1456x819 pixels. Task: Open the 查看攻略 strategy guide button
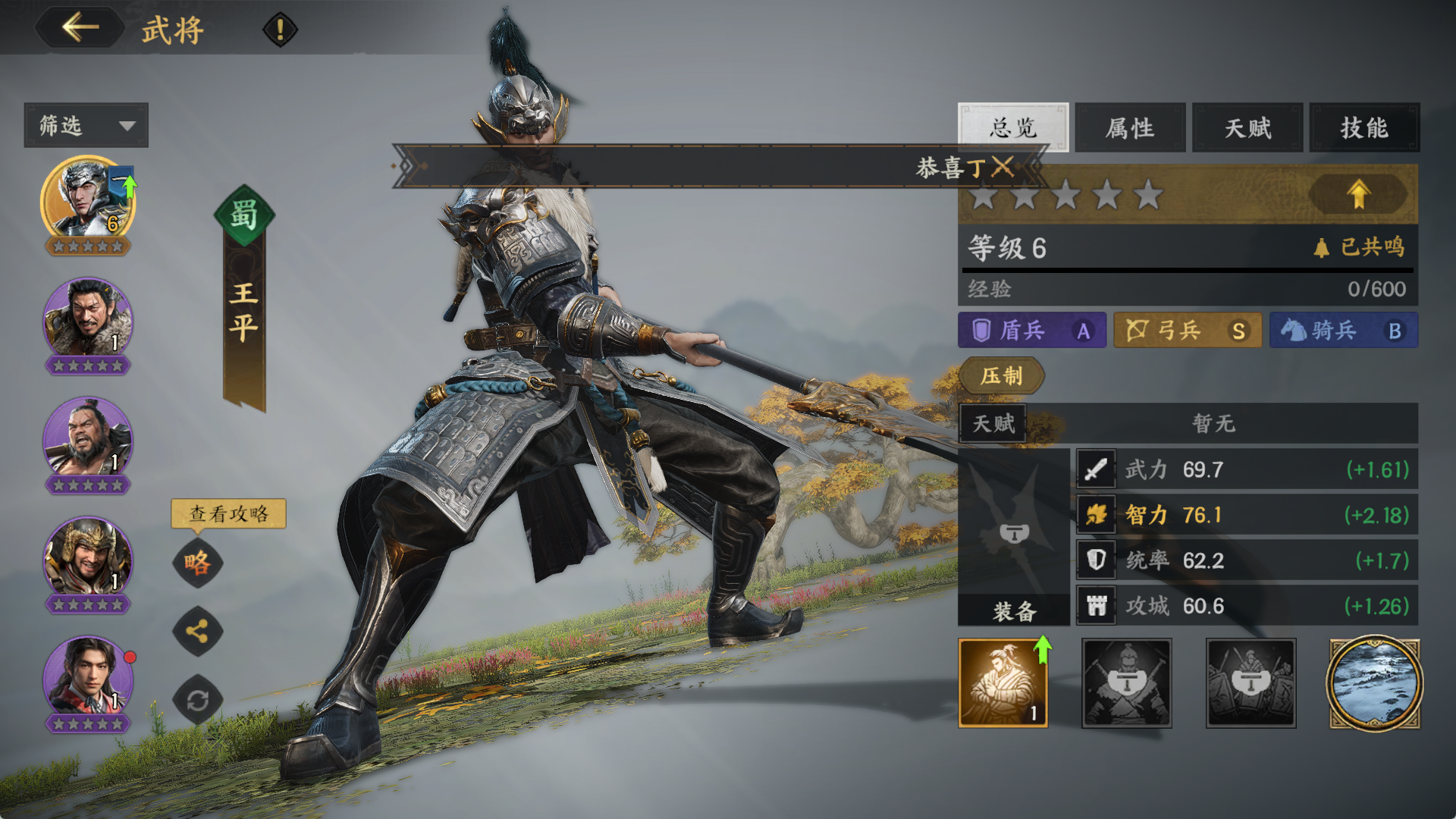[x=228, y=513]
